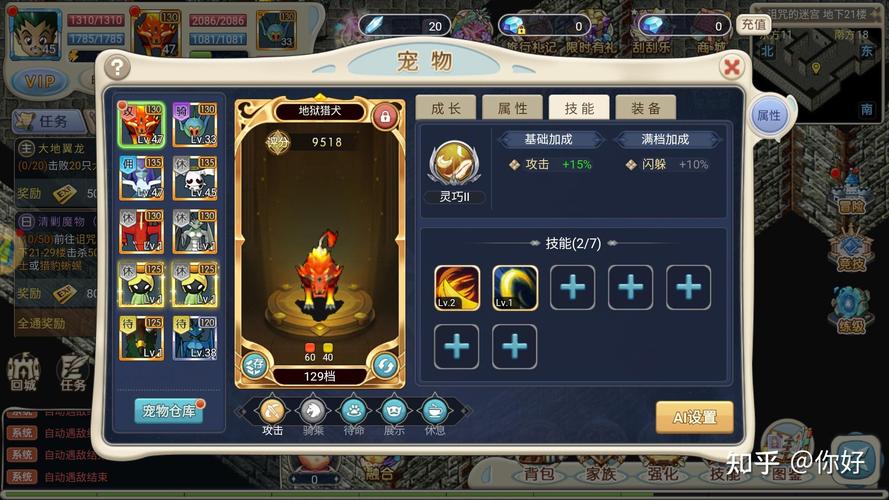Set pet to 待命 standby

[352, 410]
